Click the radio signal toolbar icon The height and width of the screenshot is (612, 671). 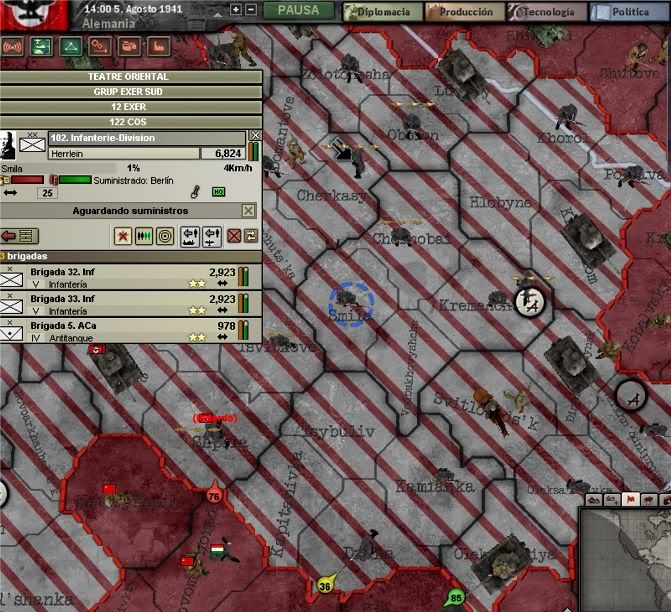coord(14,46)
